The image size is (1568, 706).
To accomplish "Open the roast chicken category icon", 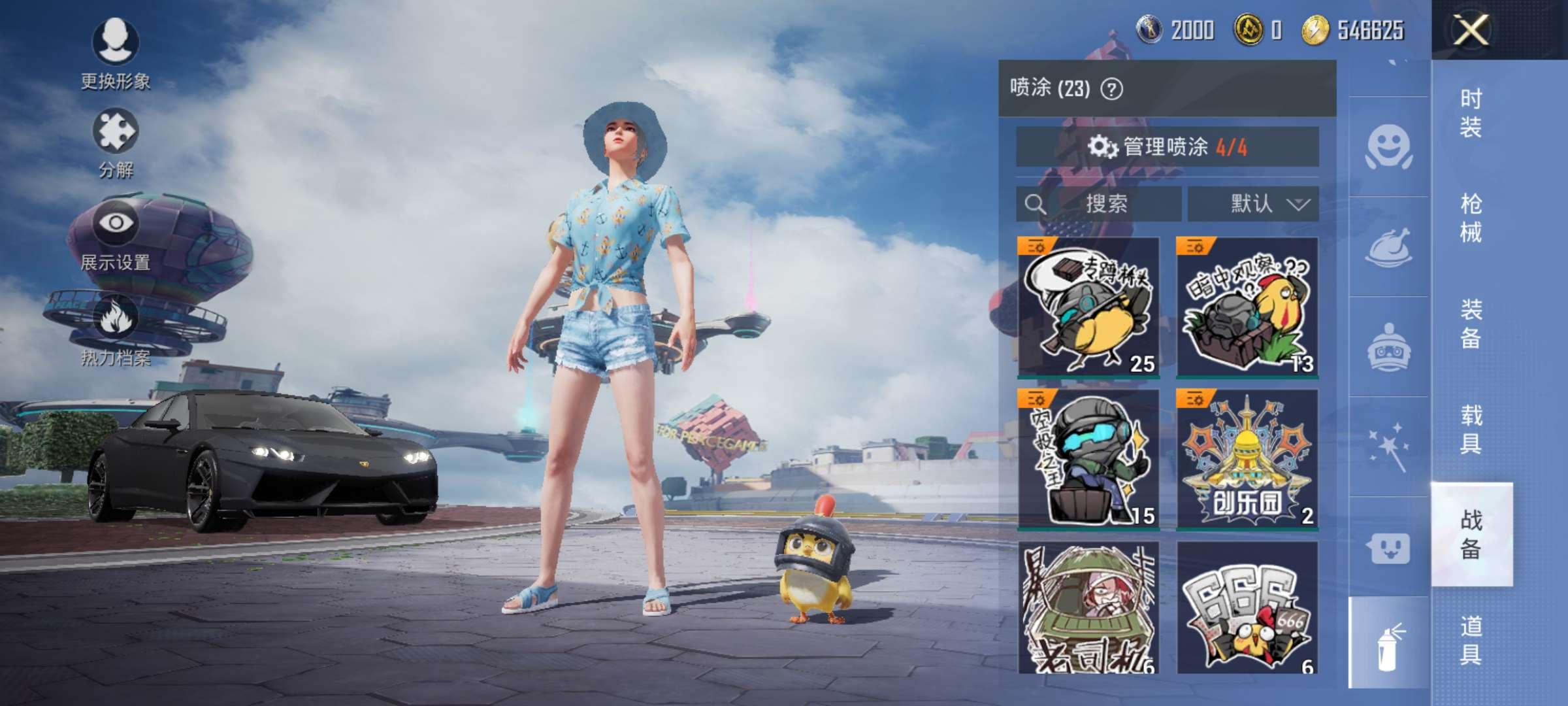I will pos(1388,247).
